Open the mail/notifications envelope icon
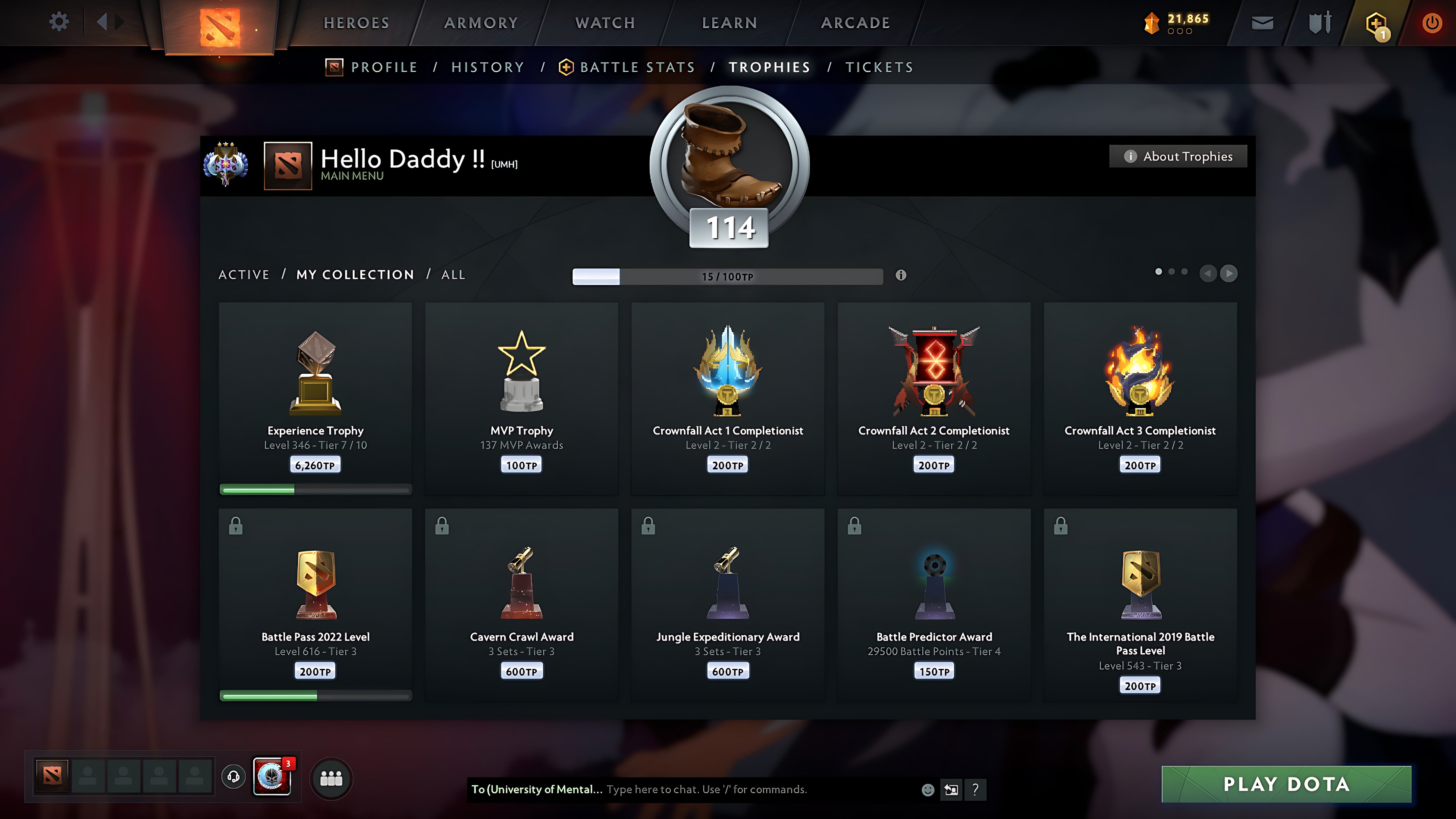1456x819 pixels. tap(1262, 22)
